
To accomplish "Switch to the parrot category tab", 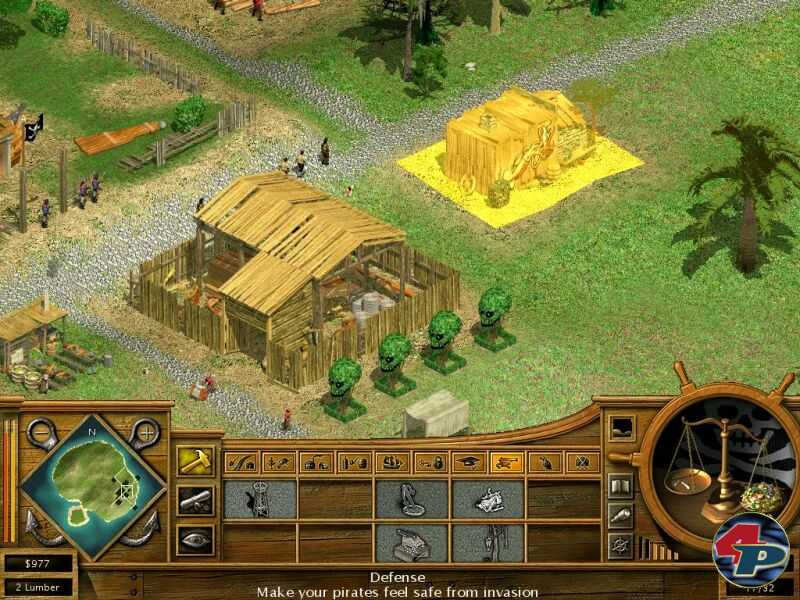I will point(545,462).
